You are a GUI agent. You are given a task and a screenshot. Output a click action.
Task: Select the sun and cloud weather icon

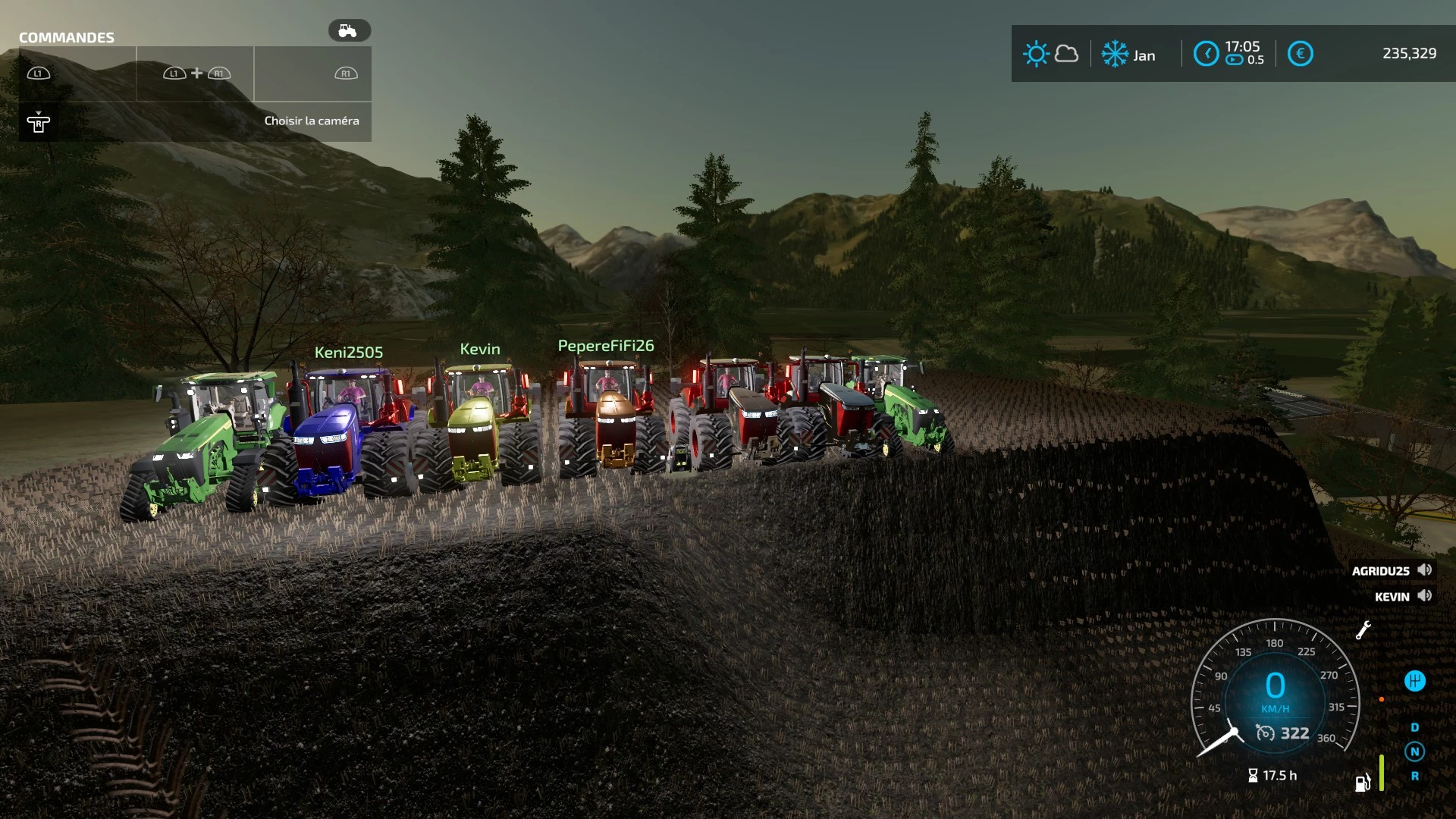pyautogui.click(x=1050, y=55)
